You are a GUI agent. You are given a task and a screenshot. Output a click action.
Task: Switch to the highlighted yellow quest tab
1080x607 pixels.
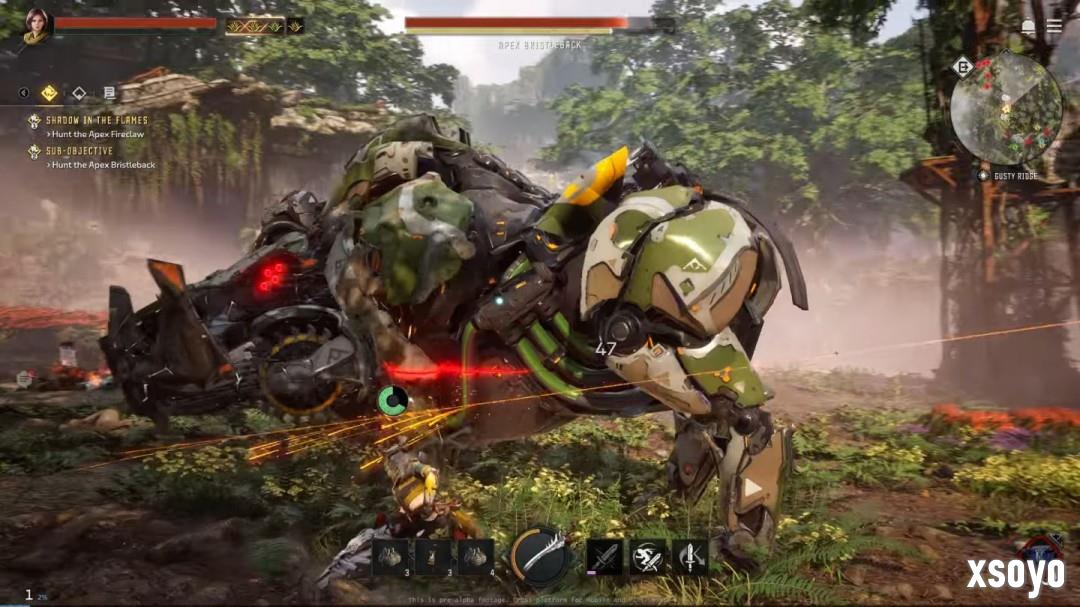tap(49, 93)
